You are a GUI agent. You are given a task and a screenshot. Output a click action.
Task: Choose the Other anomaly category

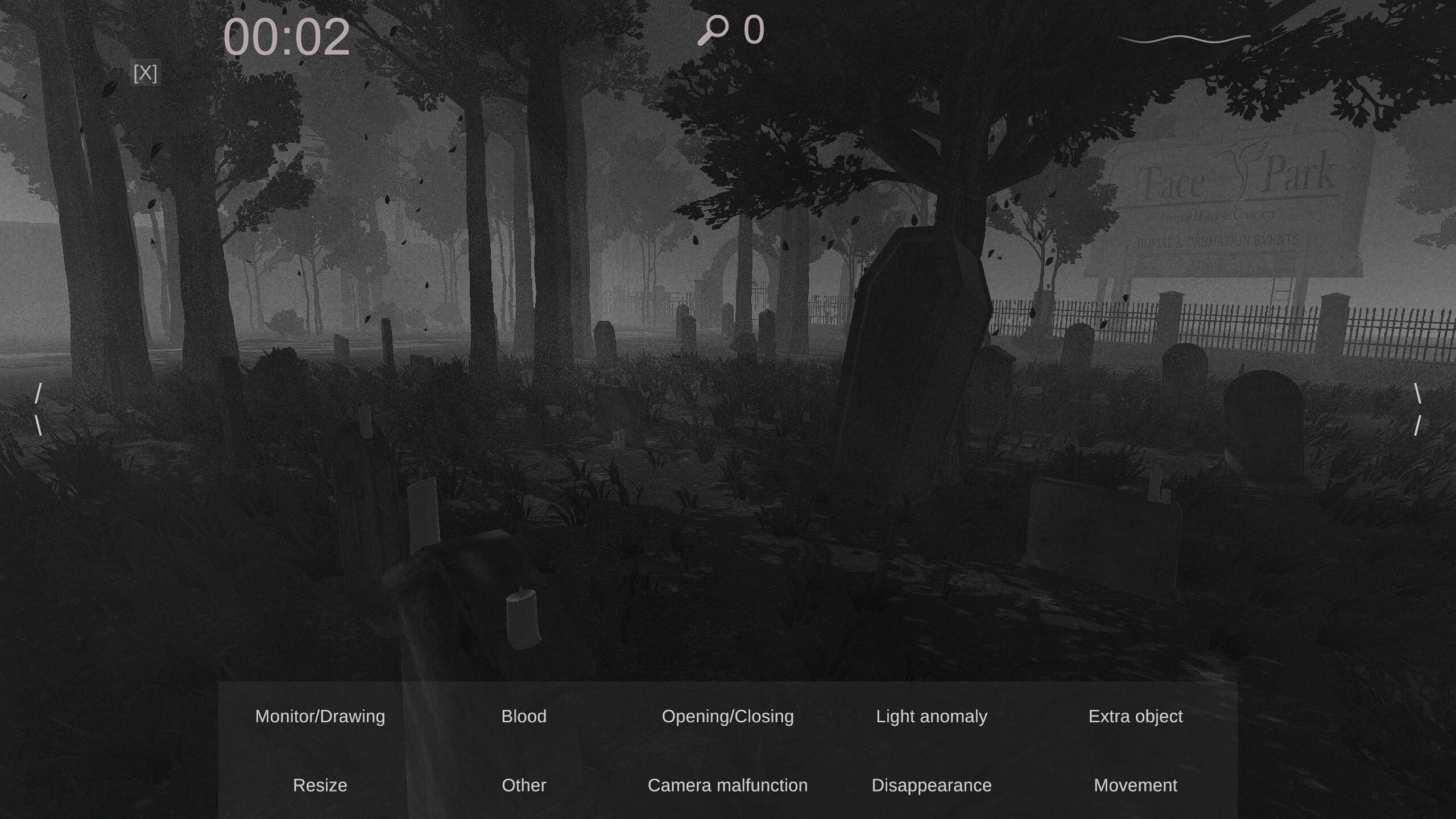point(523,785)
